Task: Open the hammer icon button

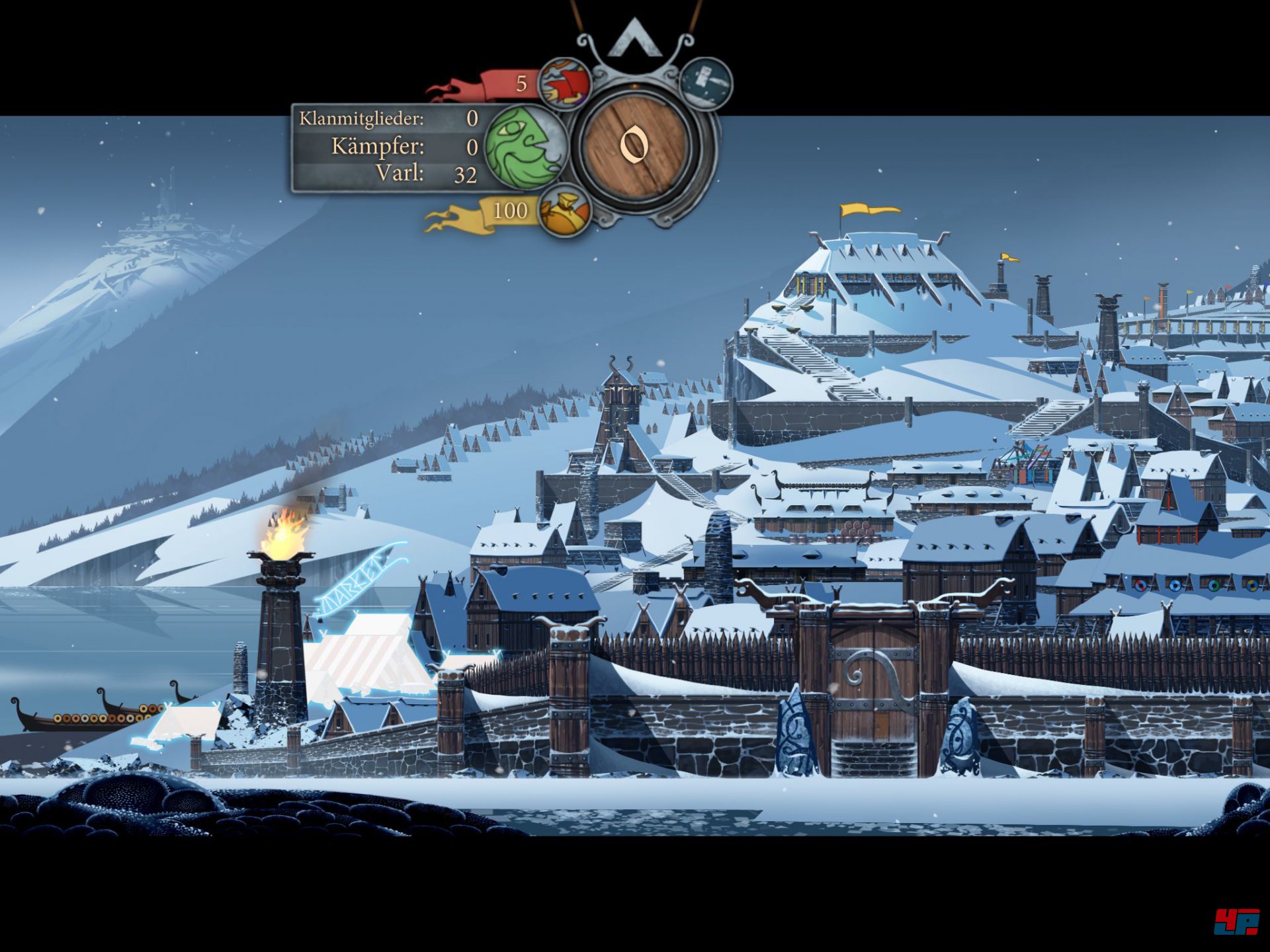Action: tap(706, 83)
